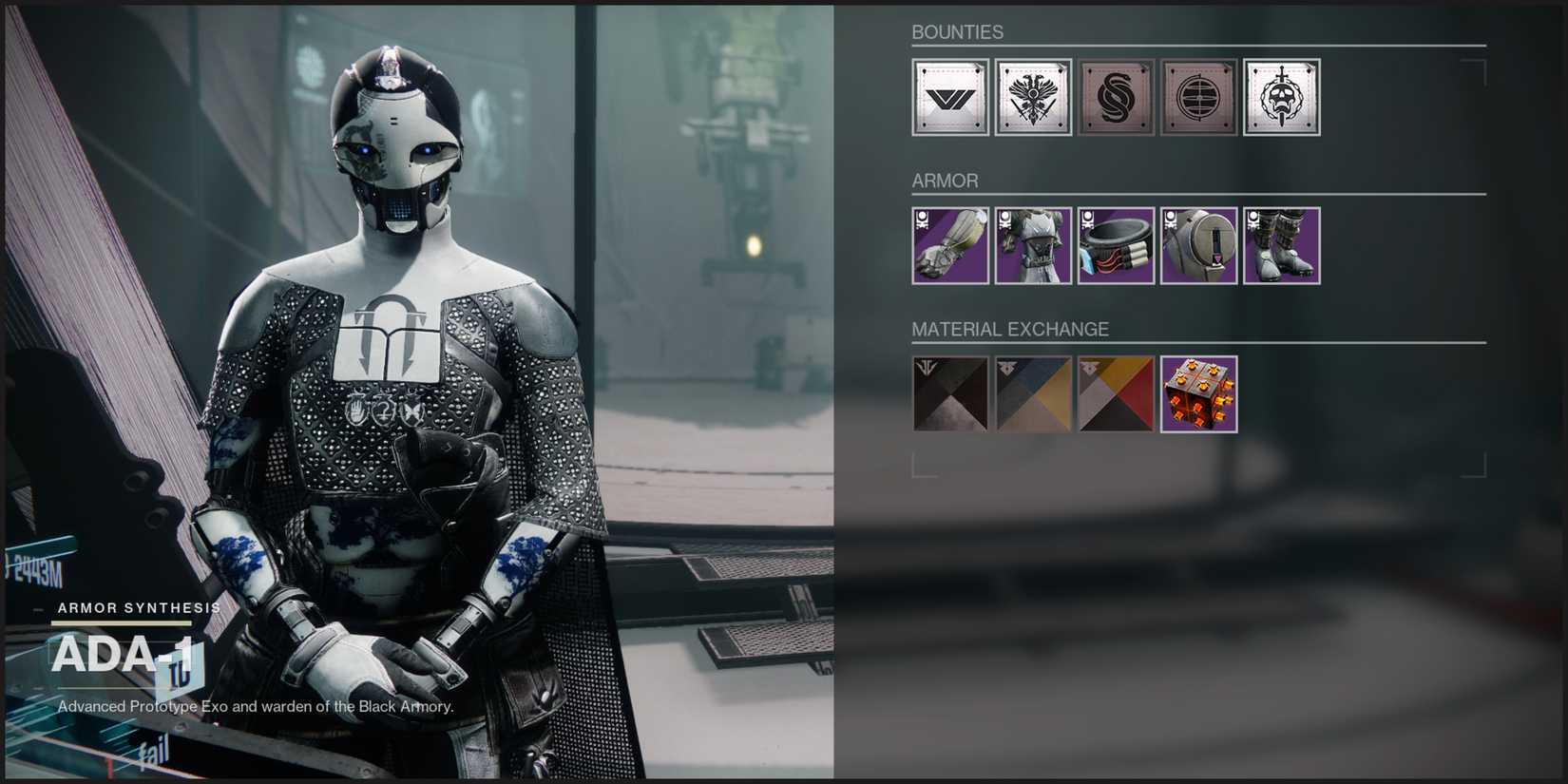Purchase the Upgrade Module cube item

tap(1198, 393)
